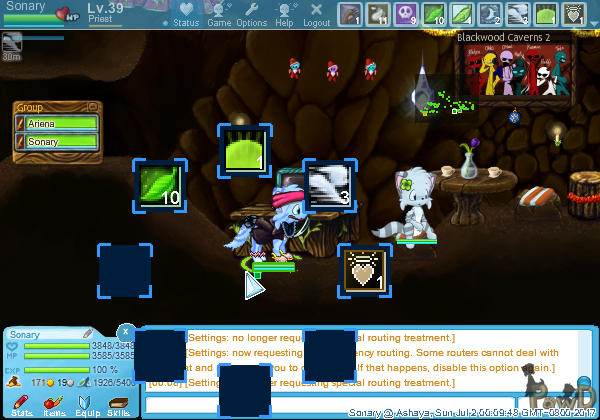This screenshot has width=600, height=420.
Task: Open the Options menu
Action: (251, 15)
